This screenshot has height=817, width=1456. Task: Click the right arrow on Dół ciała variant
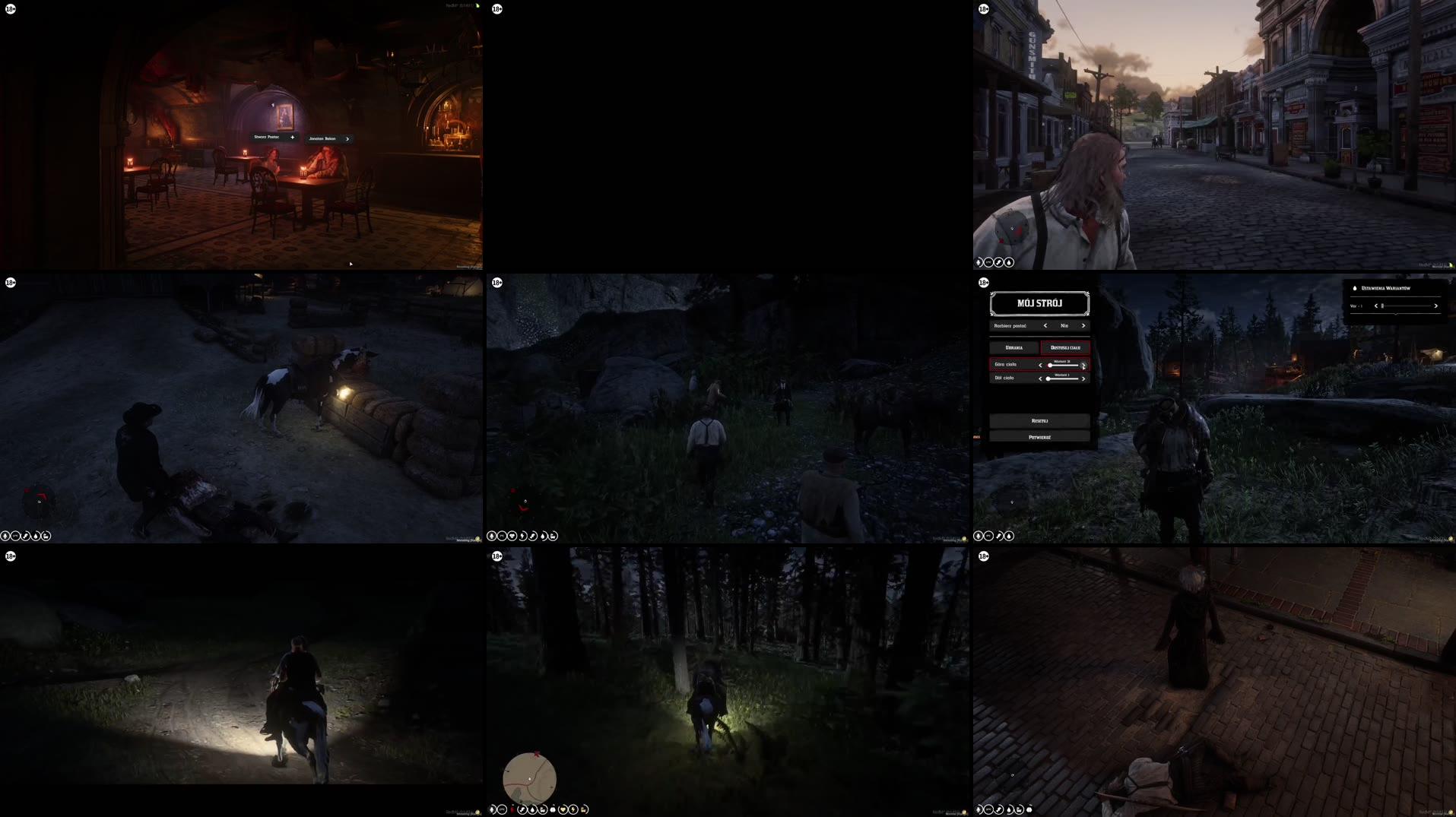click(1083, 378)
